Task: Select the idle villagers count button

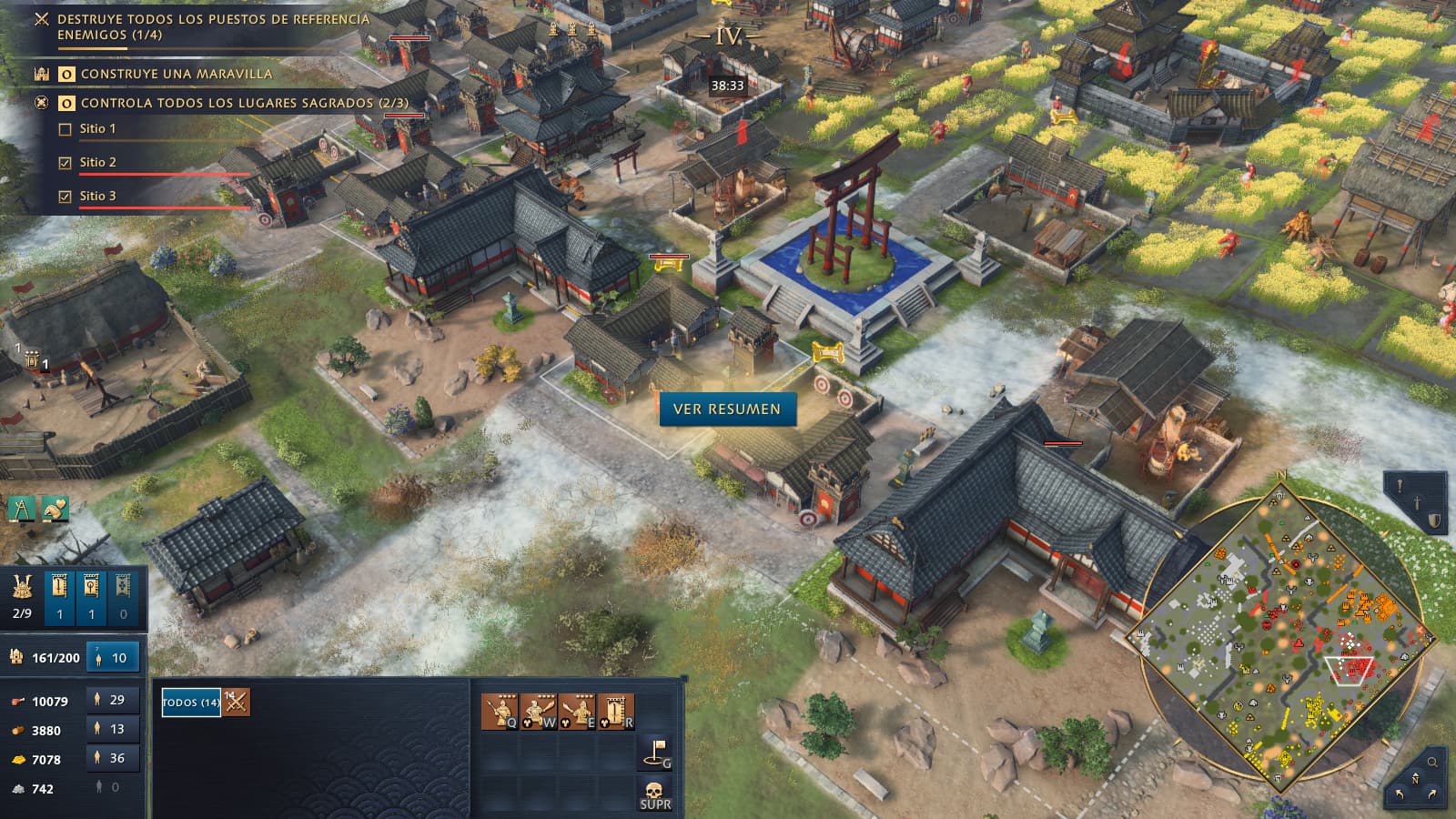Action: click(112, 657)
